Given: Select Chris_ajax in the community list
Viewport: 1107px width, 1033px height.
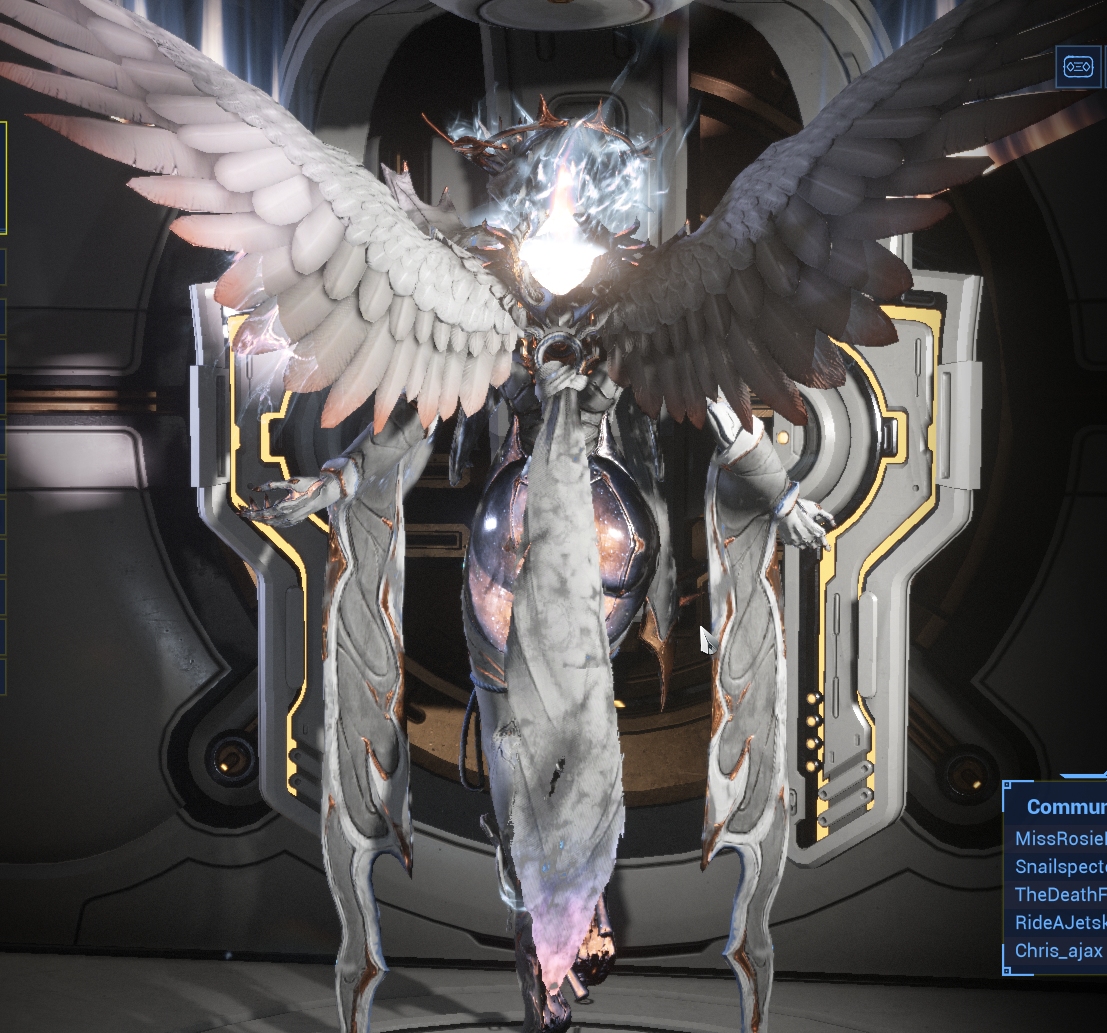Looking at the screenshot, I should pos(1058,950).
